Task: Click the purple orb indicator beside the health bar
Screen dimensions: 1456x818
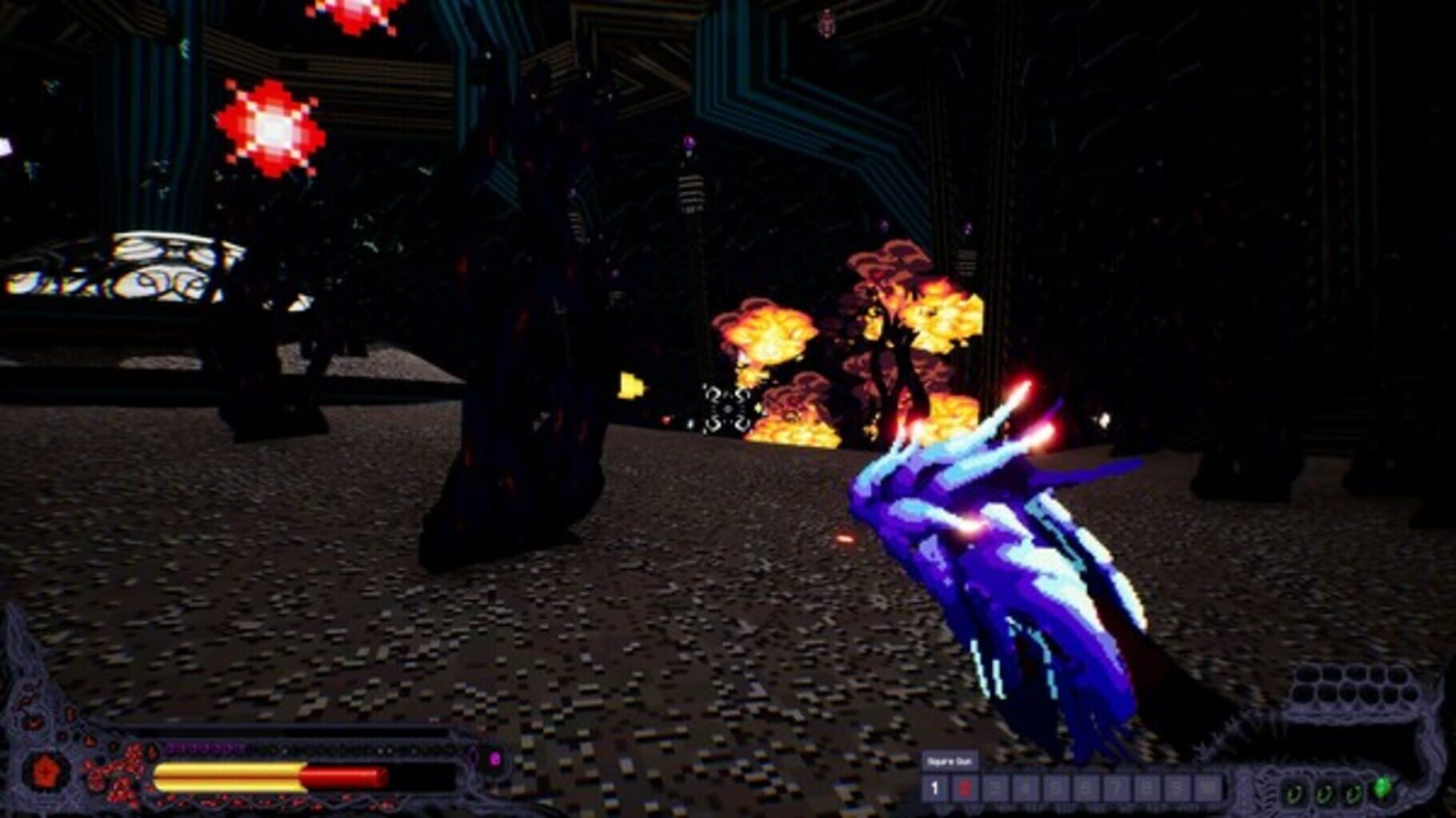Action: [495, 759]
